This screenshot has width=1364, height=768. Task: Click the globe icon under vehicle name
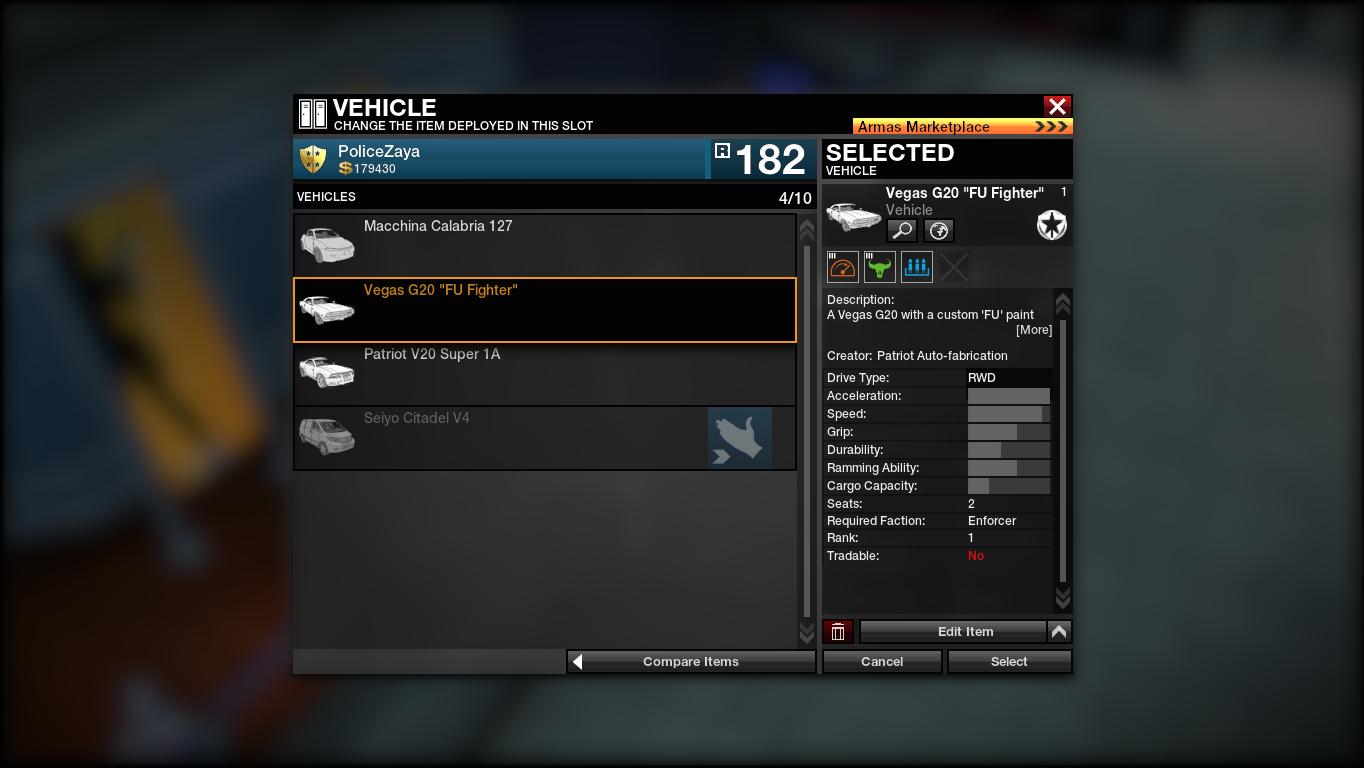(x=939, y=231)
